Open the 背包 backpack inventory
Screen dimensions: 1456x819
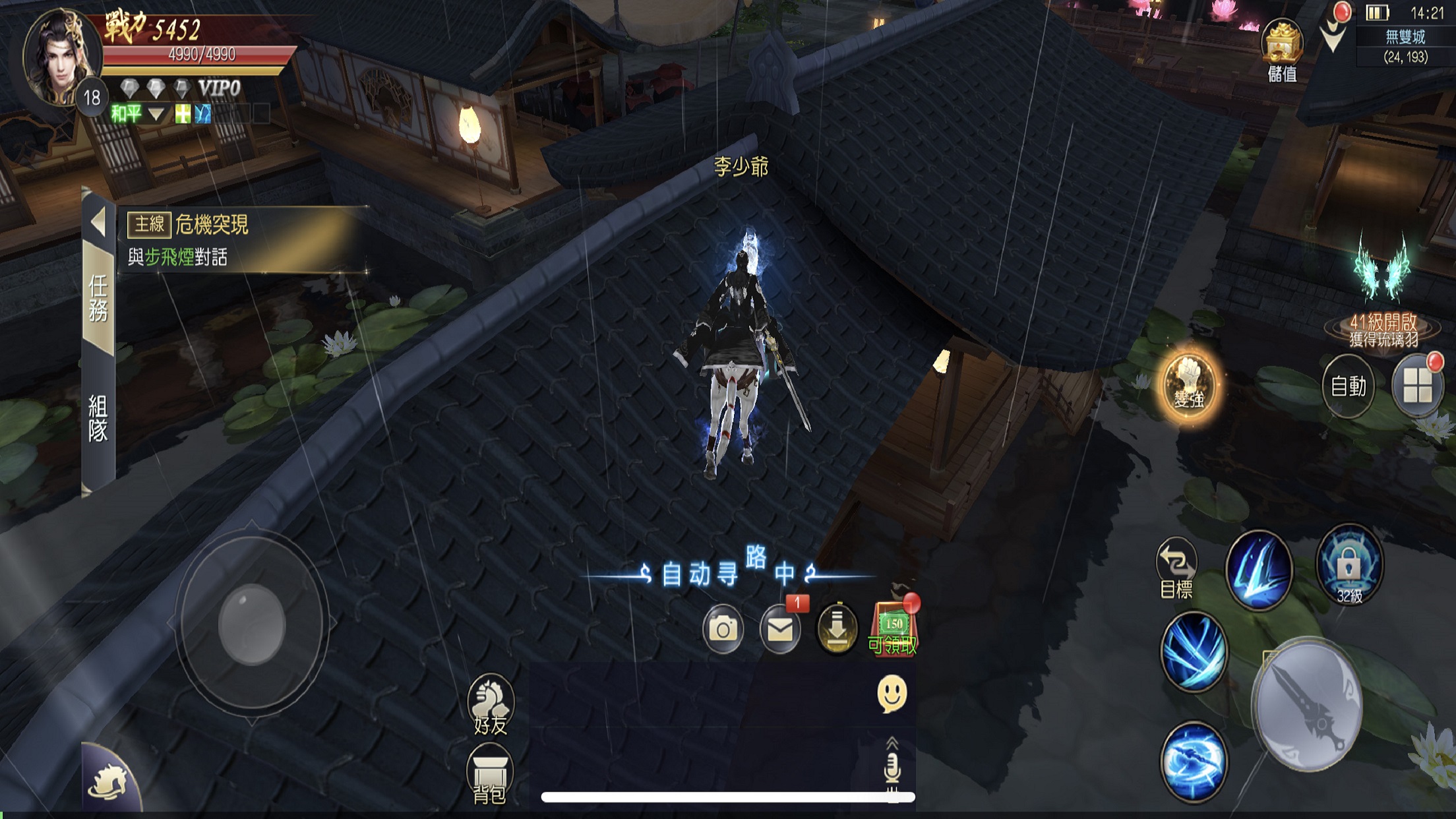point(489,774)
